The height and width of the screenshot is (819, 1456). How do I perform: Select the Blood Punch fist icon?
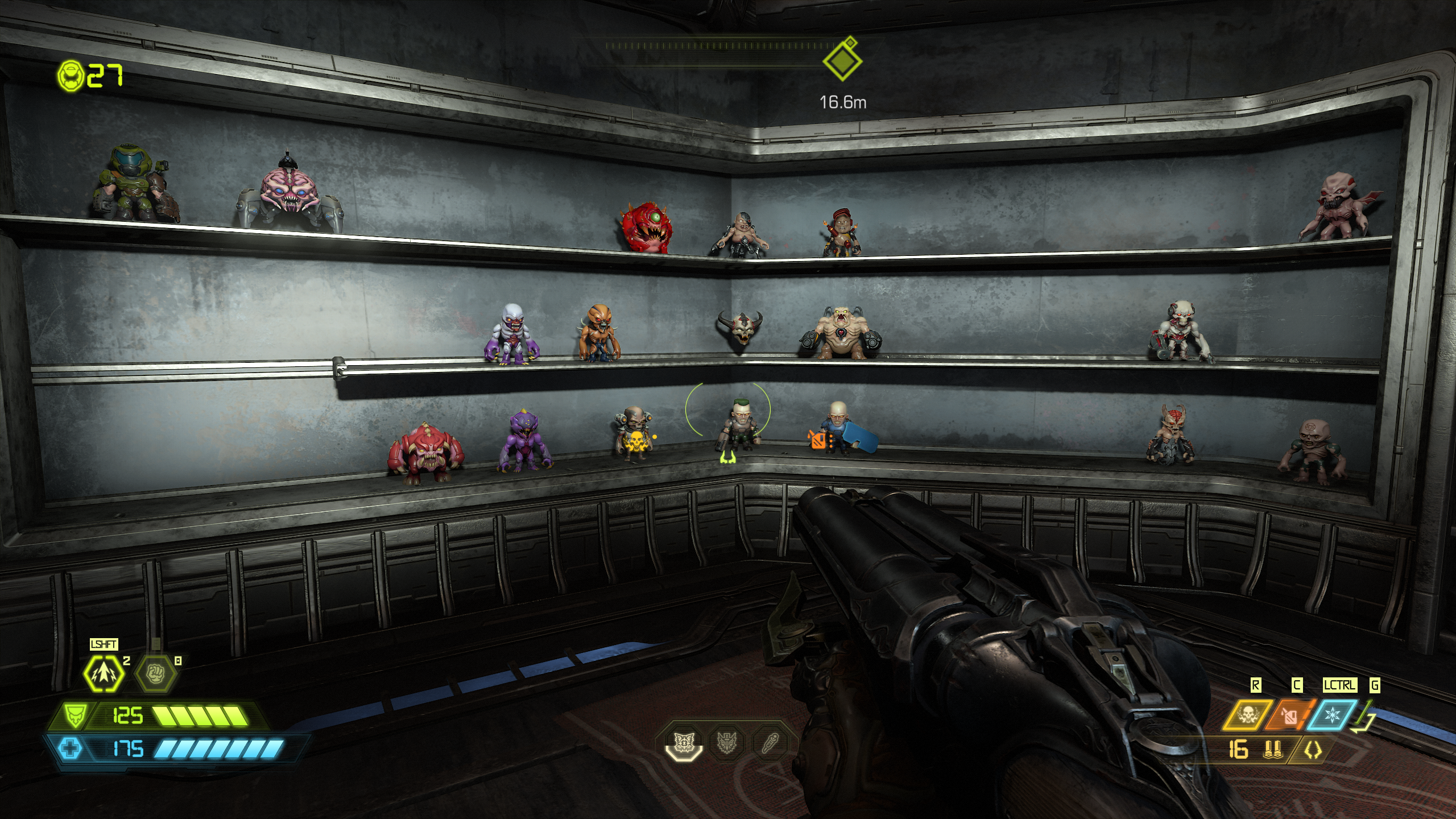[x=155, y=674]
